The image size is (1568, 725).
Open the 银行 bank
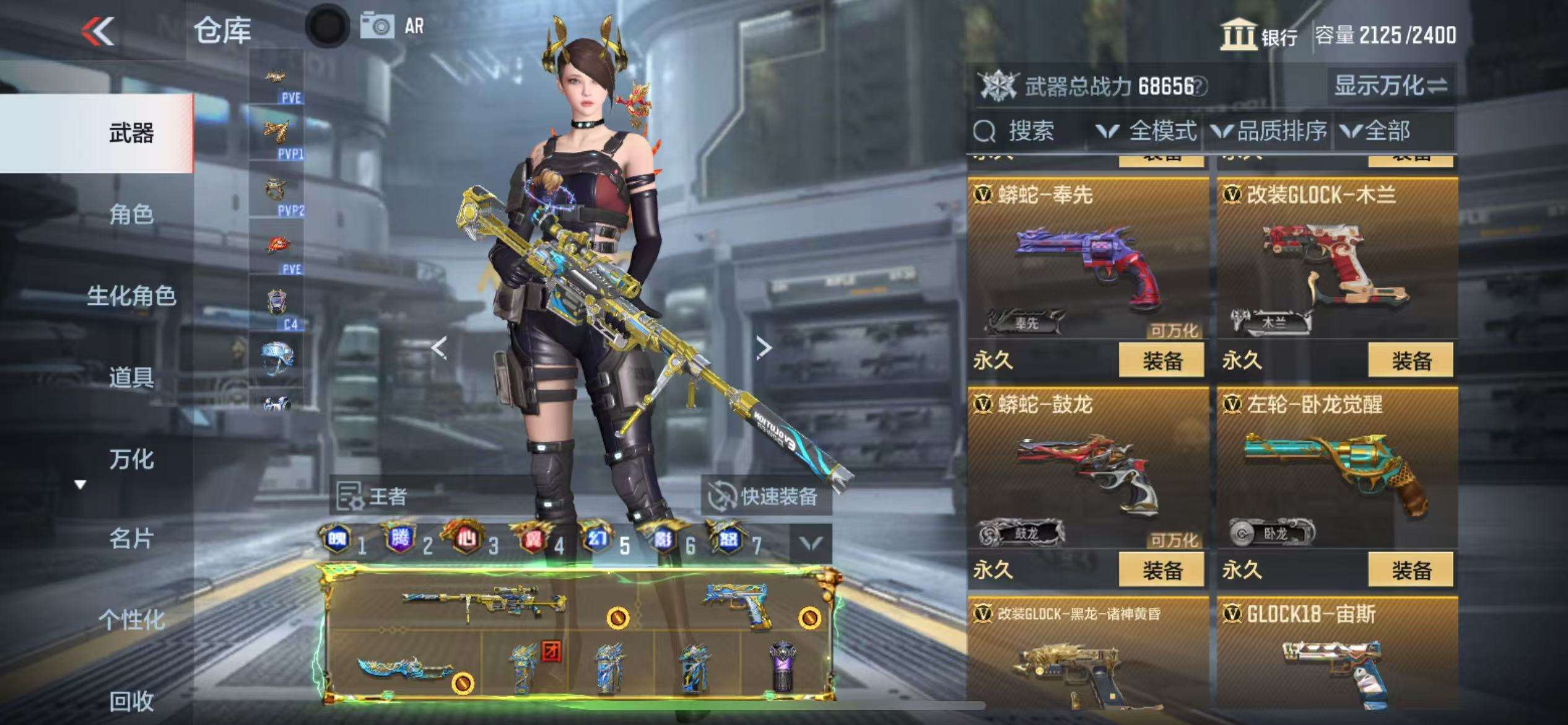coord(1258,35)
